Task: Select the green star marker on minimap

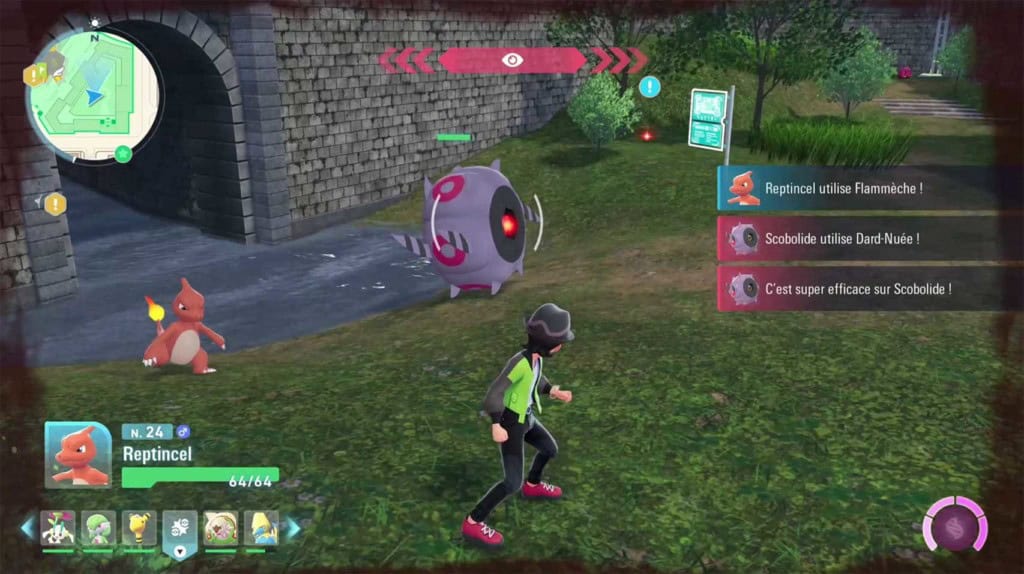Action: tap(123, 153)
